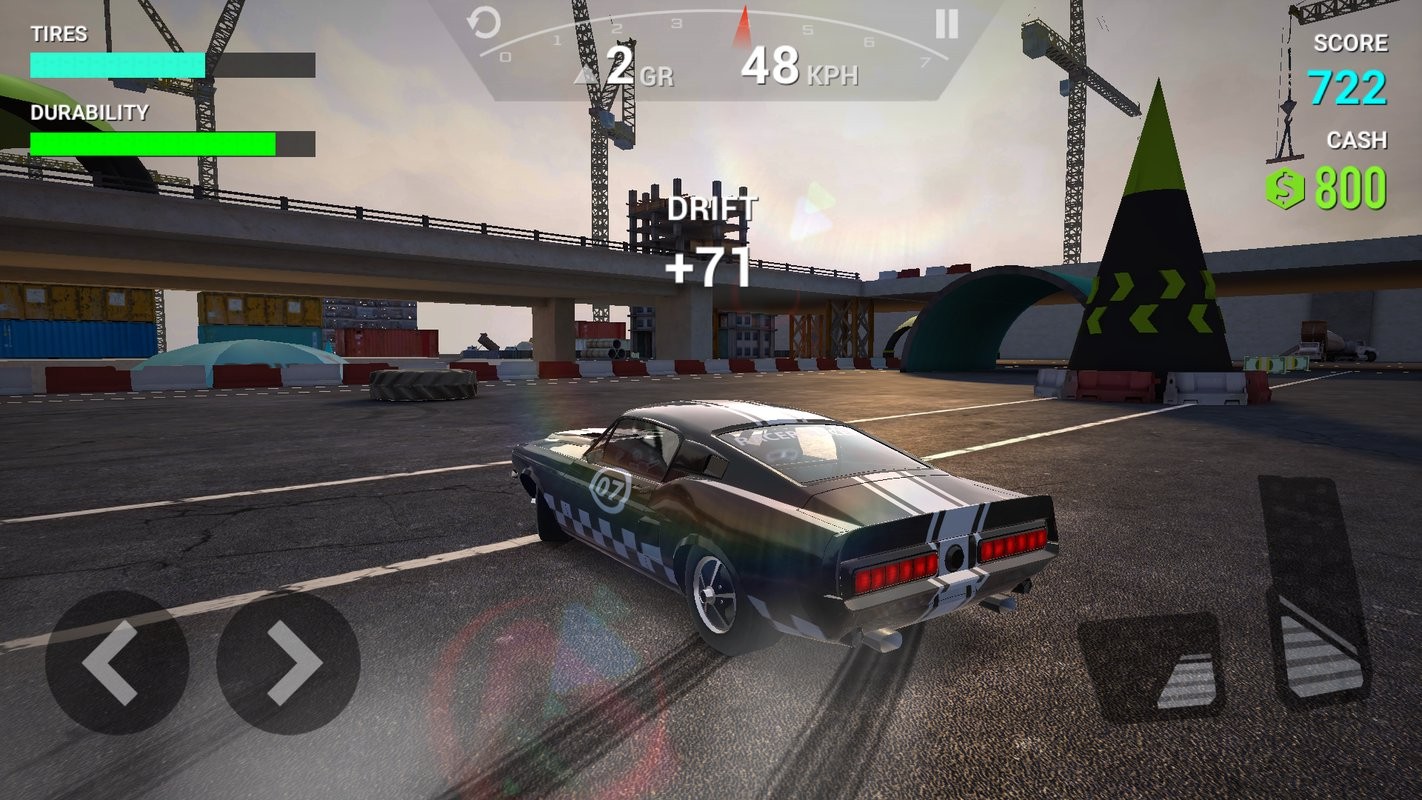Reset the car with the circular arrow icon
The height and width of the screenshot is (800, 1422).
coord(484,23)
